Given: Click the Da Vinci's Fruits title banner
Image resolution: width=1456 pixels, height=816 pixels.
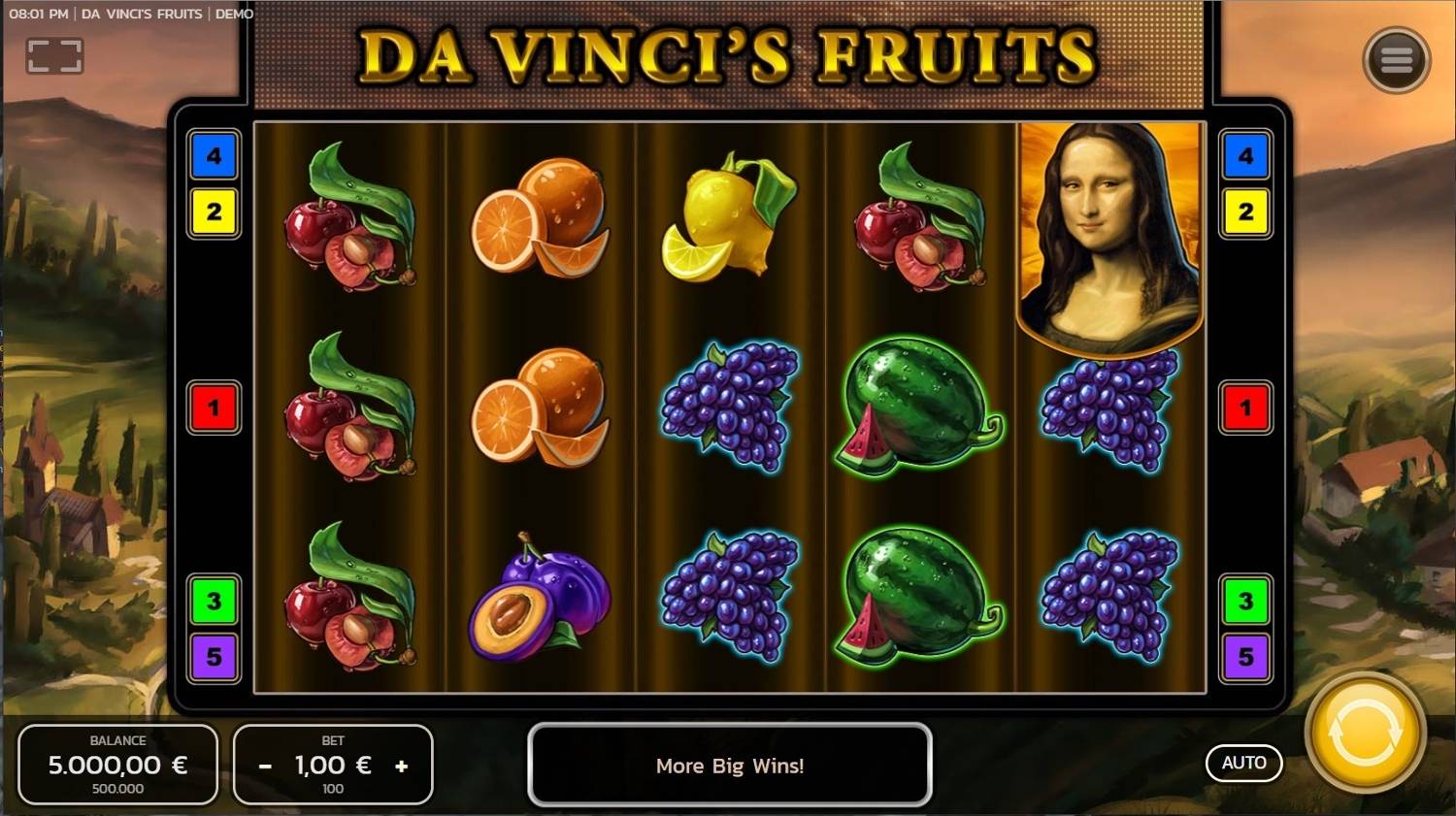Looking at the screenshot, I should click(728, 56).
